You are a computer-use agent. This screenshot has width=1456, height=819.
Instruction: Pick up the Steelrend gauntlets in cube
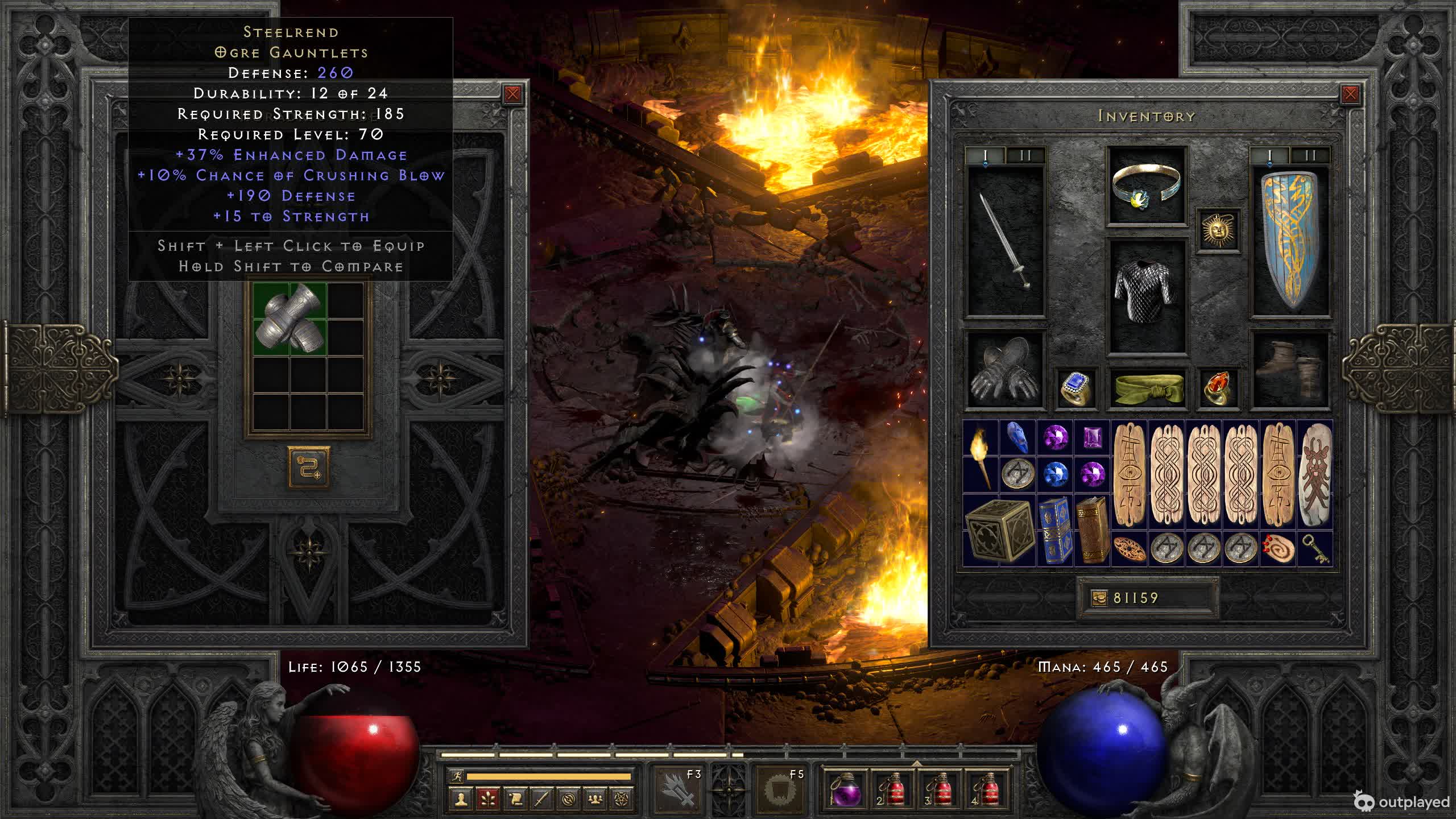coord(290,319)
